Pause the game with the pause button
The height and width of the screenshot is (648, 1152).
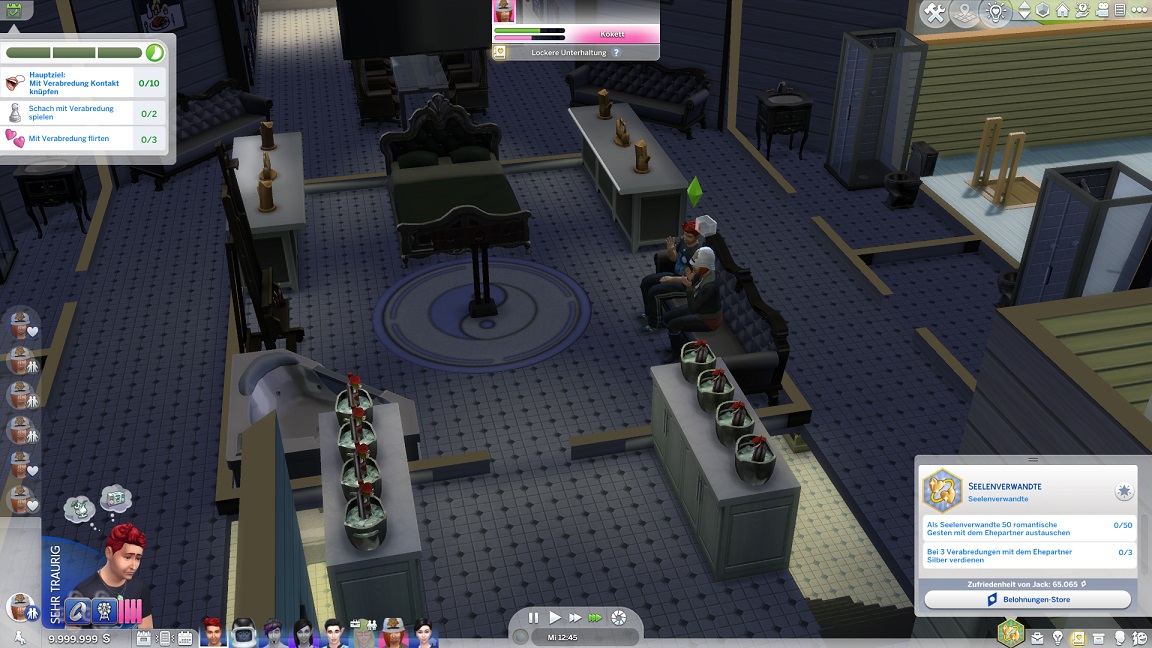[x=533, y=618]
